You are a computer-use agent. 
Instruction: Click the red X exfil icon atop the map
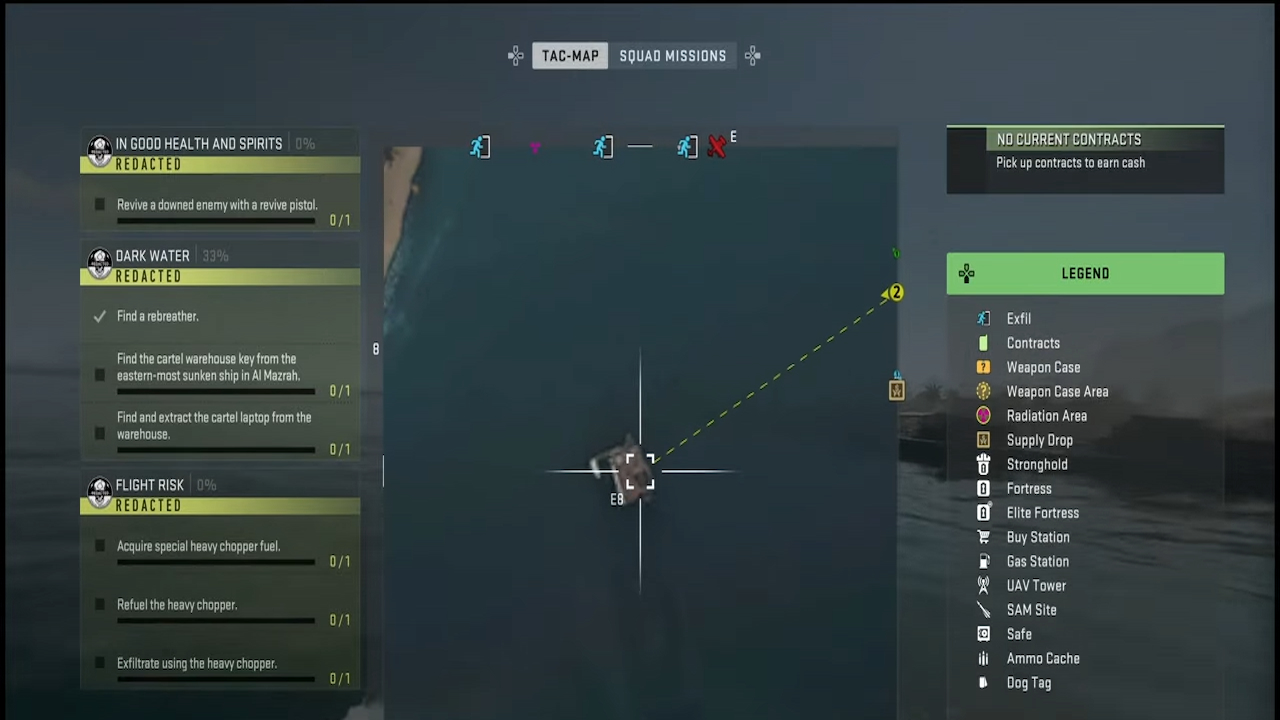pyautogui.click(x=717, y=146)
